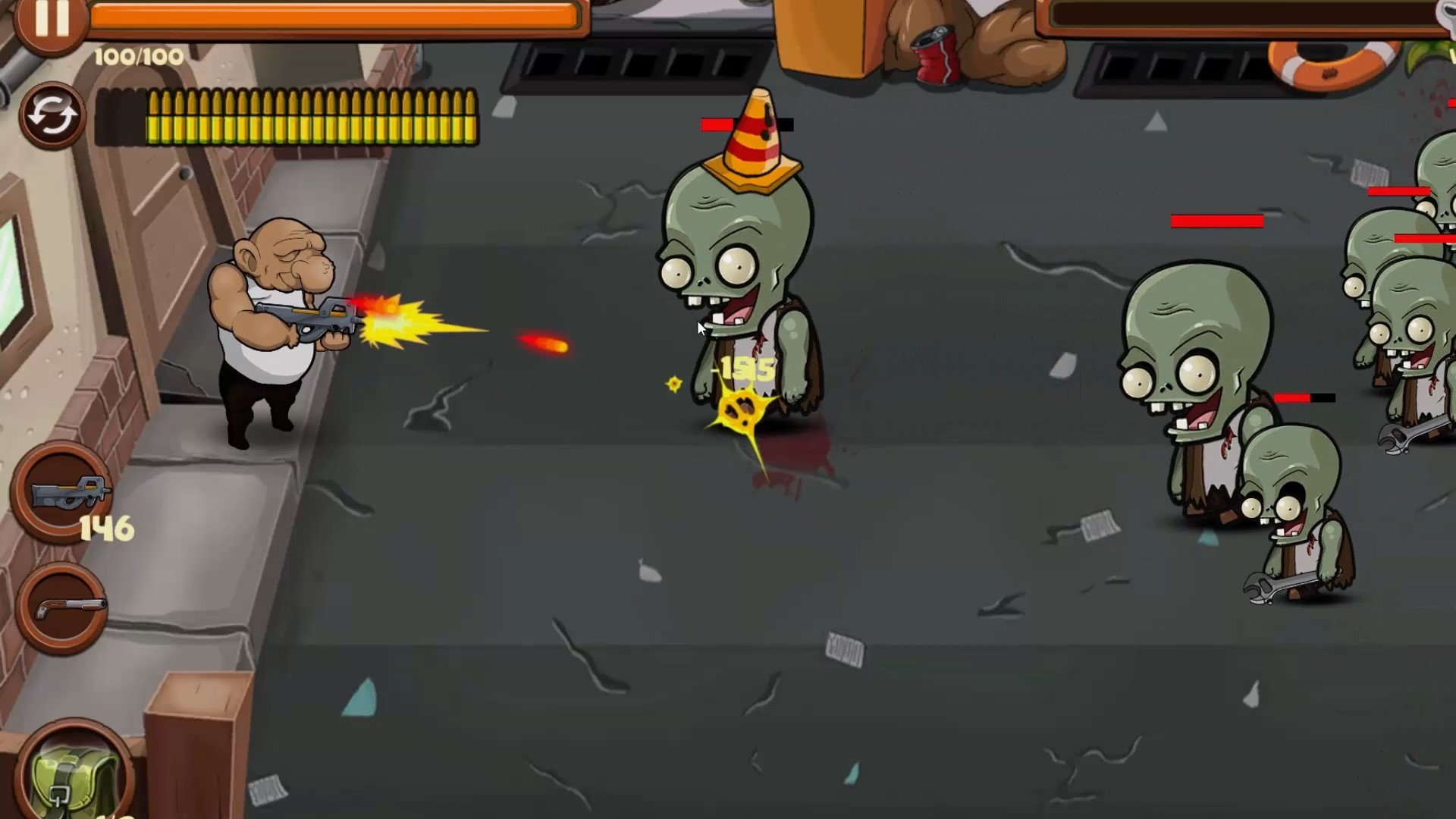Click the flying fireball projectile
The image size is (1456, 819).
coord(542,343)
